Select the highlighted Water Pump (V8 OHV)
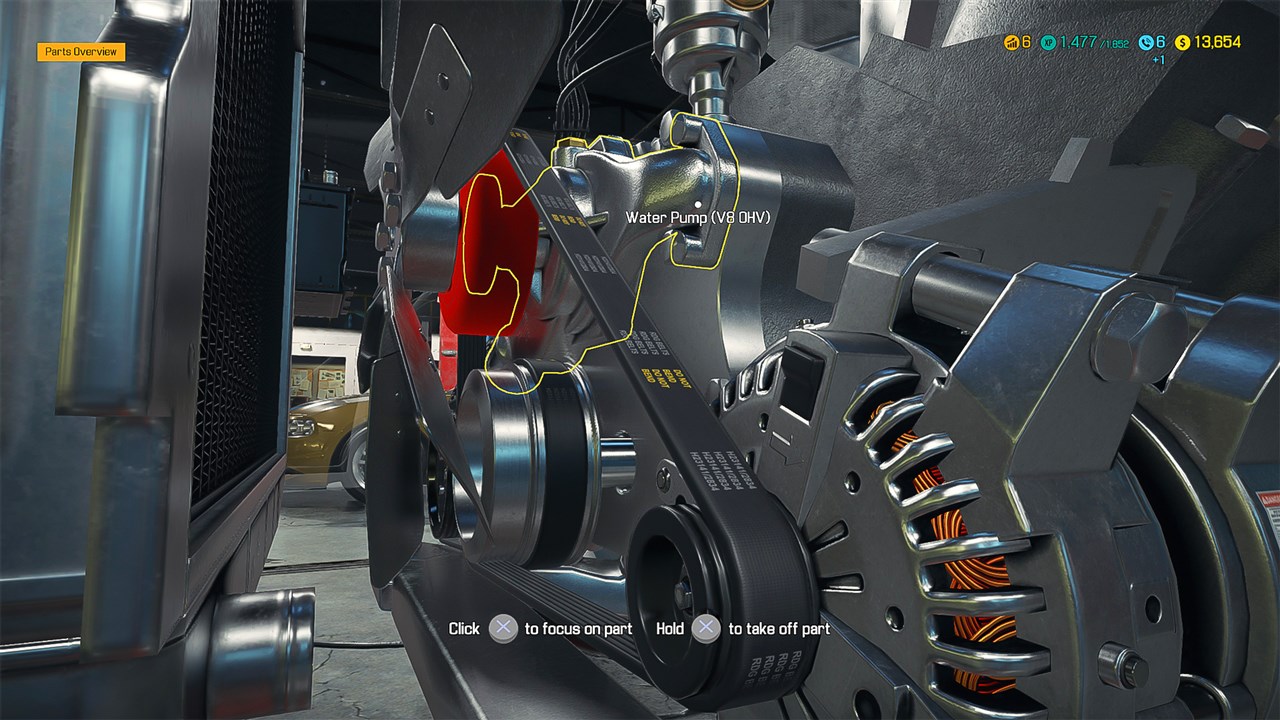This screenshot has width=1280, height=720. point(660,180)
